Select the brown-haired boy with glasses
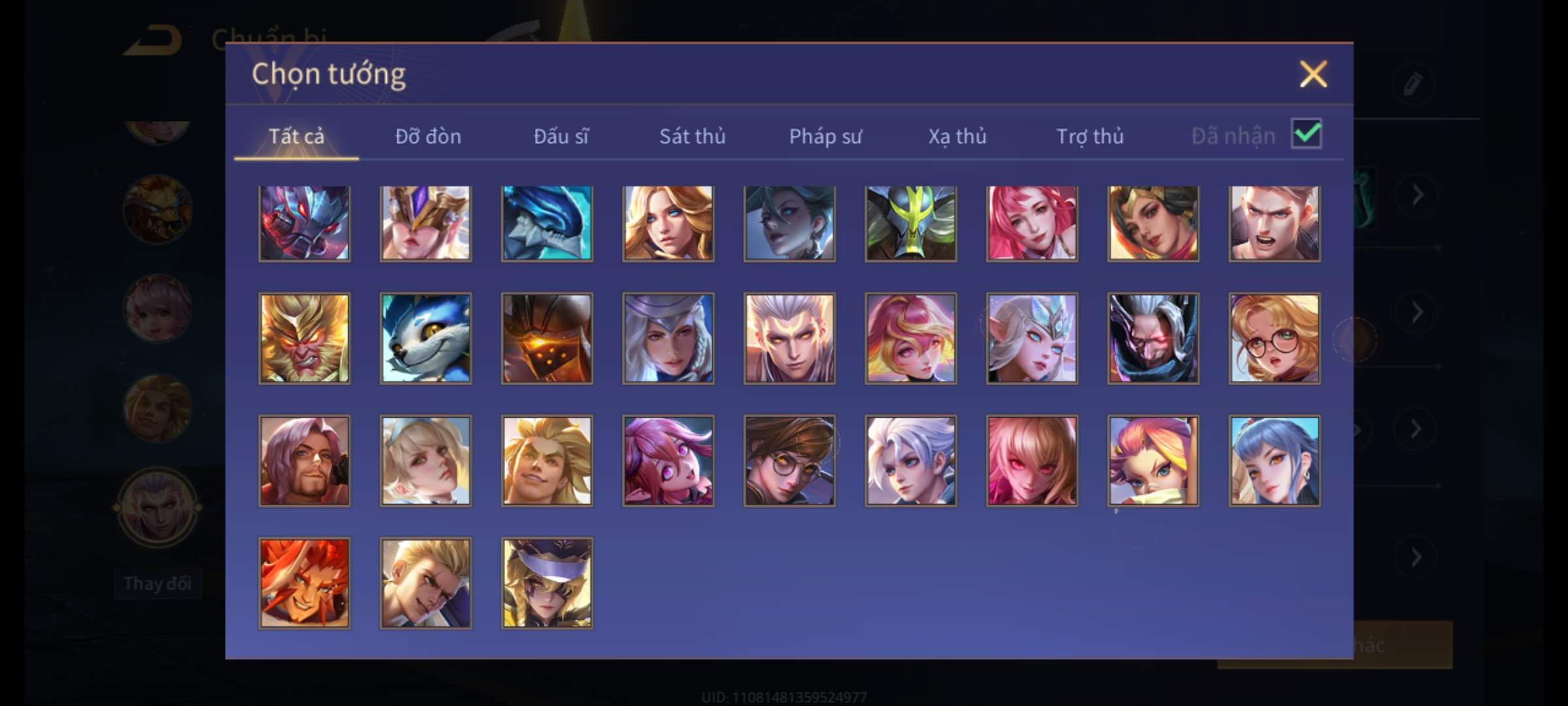1568x706 pixels. pyautogui.click(x=789, y=461)
